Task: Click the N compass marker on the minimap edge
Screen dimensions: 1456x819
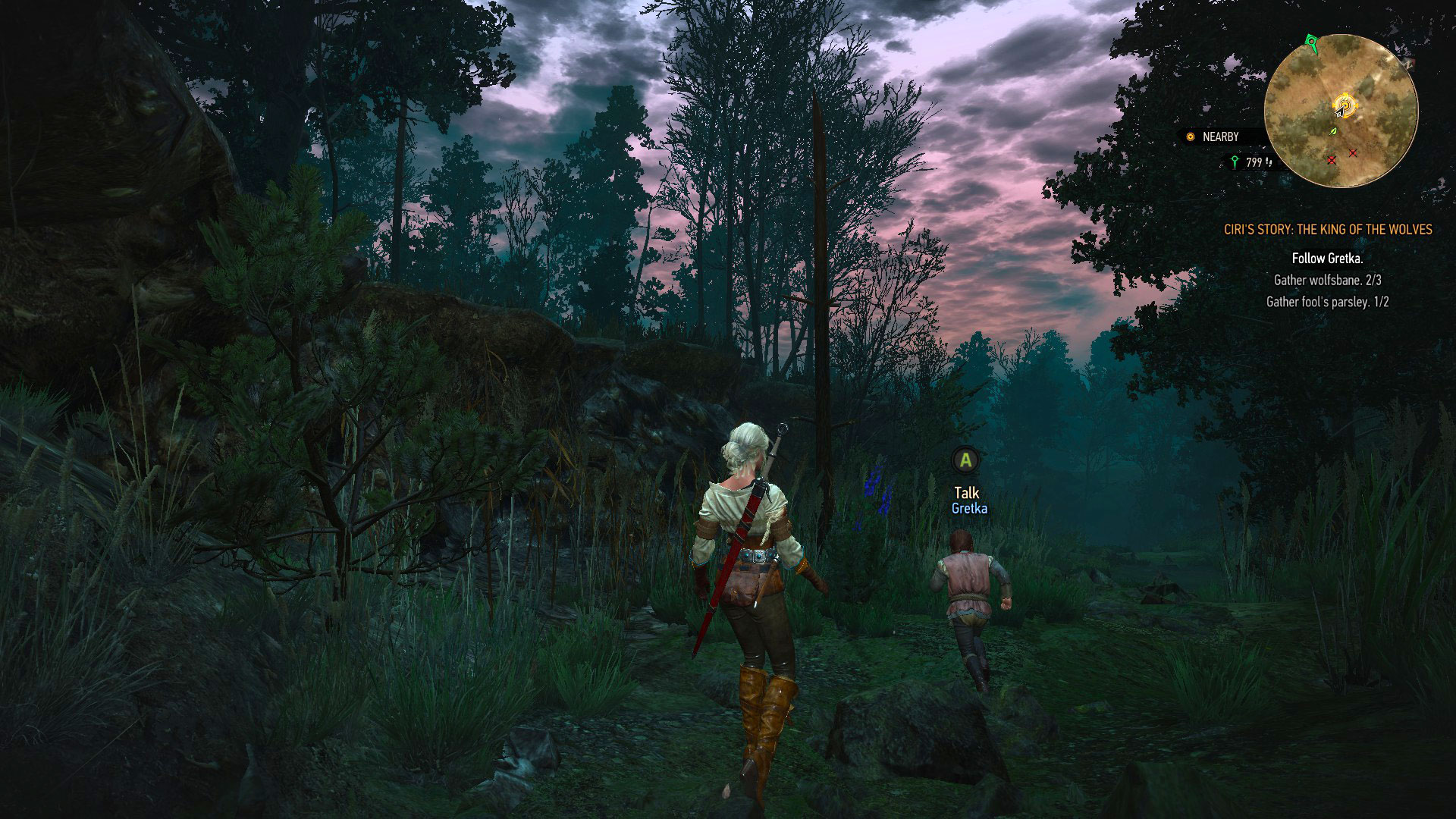Action: click(1409, 64)
